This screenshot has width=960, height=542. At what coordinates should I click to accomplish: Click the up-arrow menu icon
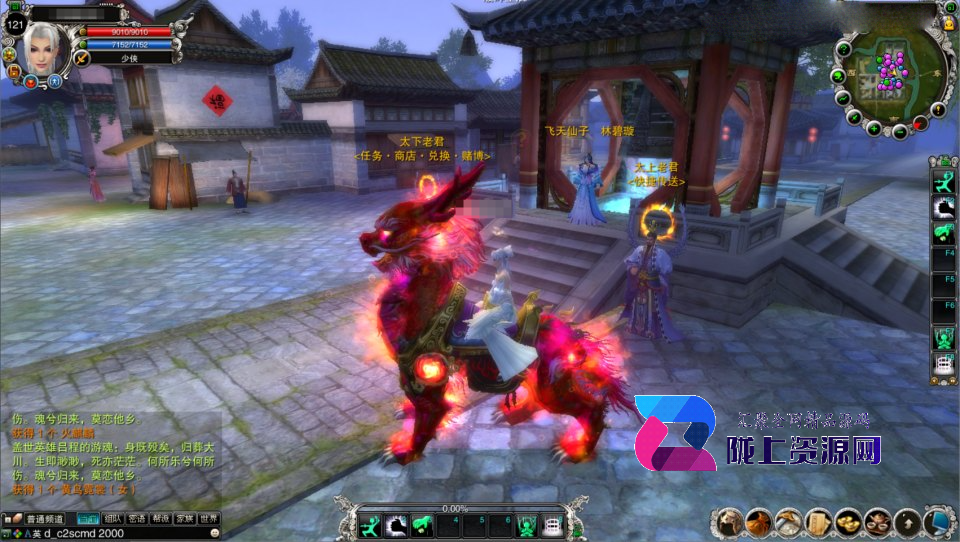click(908, 522)
